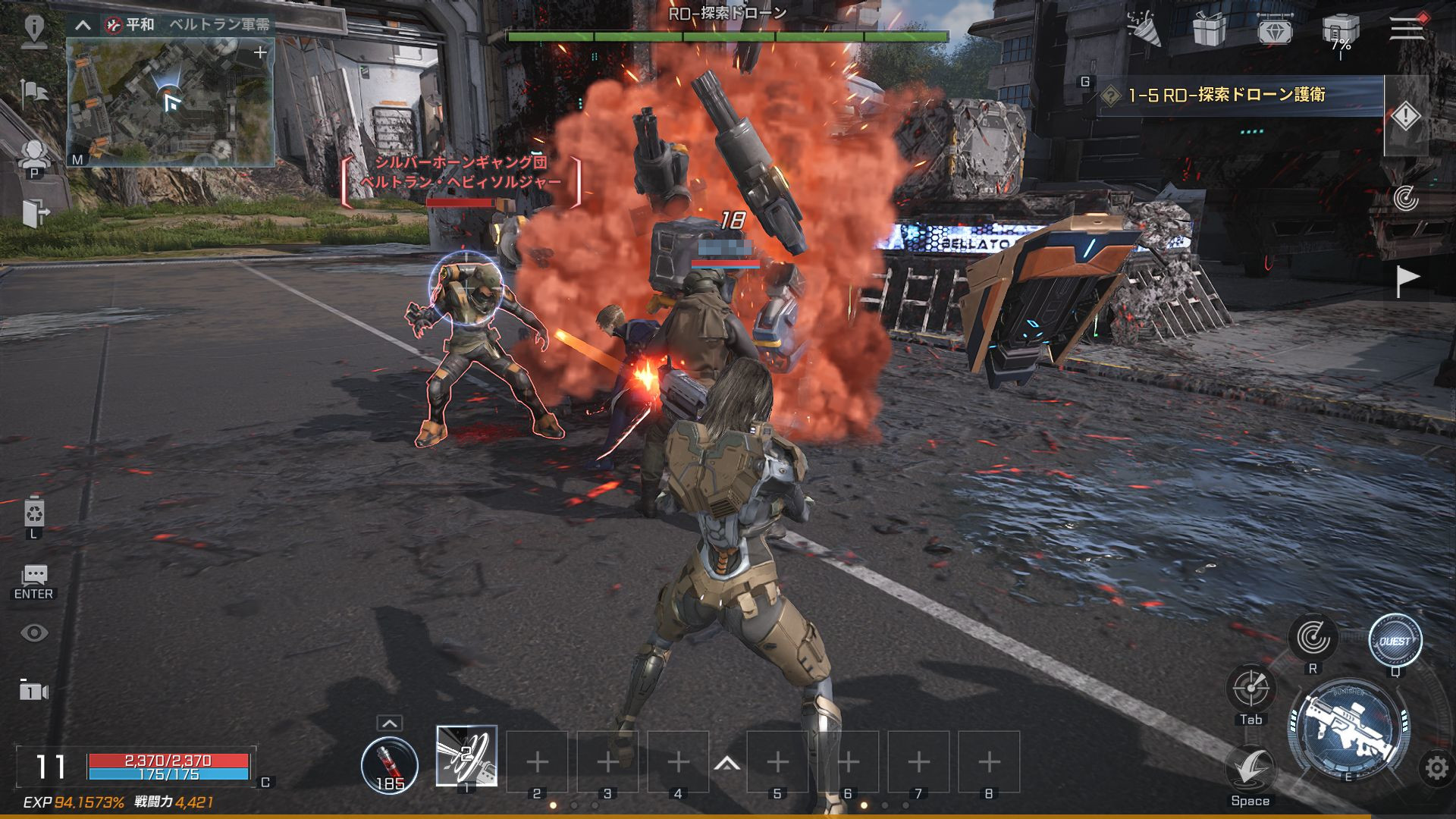Open the gift box rewards icon
Screen dimensions: 1456x819
pyautogui.click(x=1209, y=30)
